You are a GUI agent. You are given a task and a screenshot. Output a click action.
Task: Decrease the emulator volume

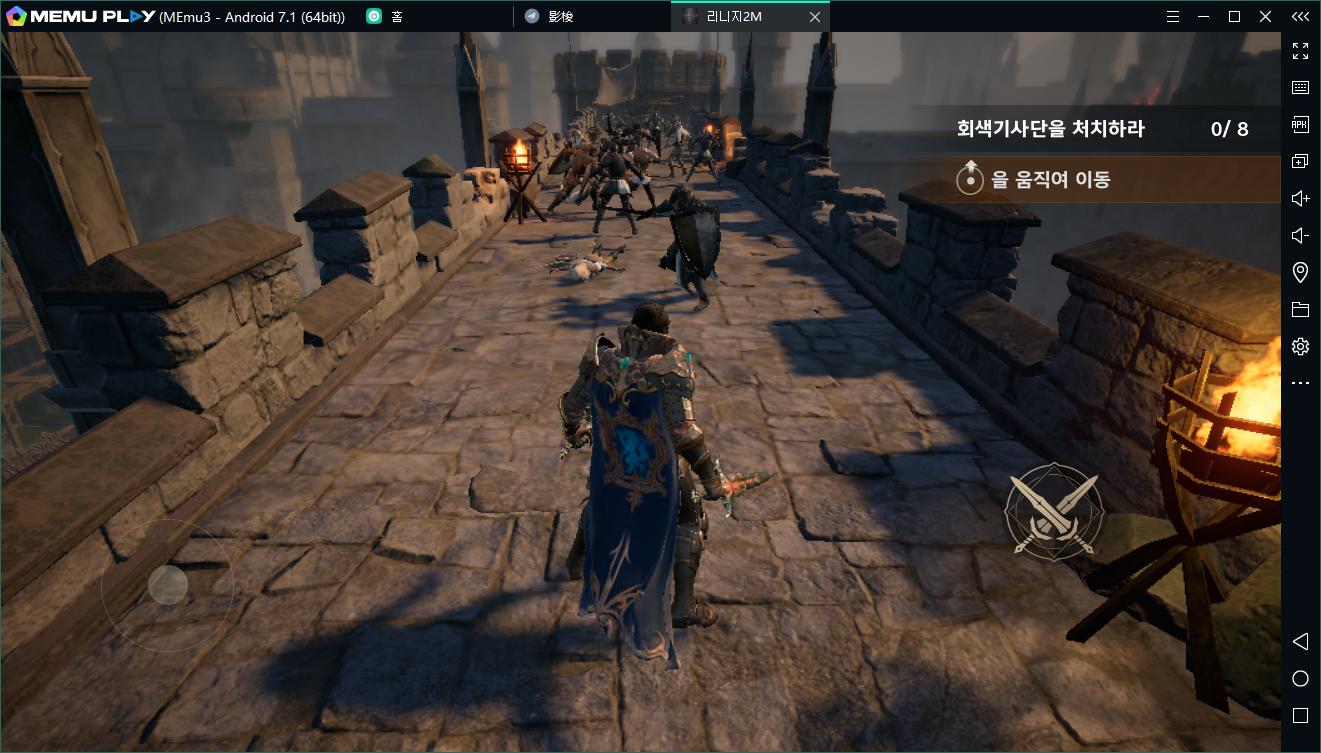1300,236
